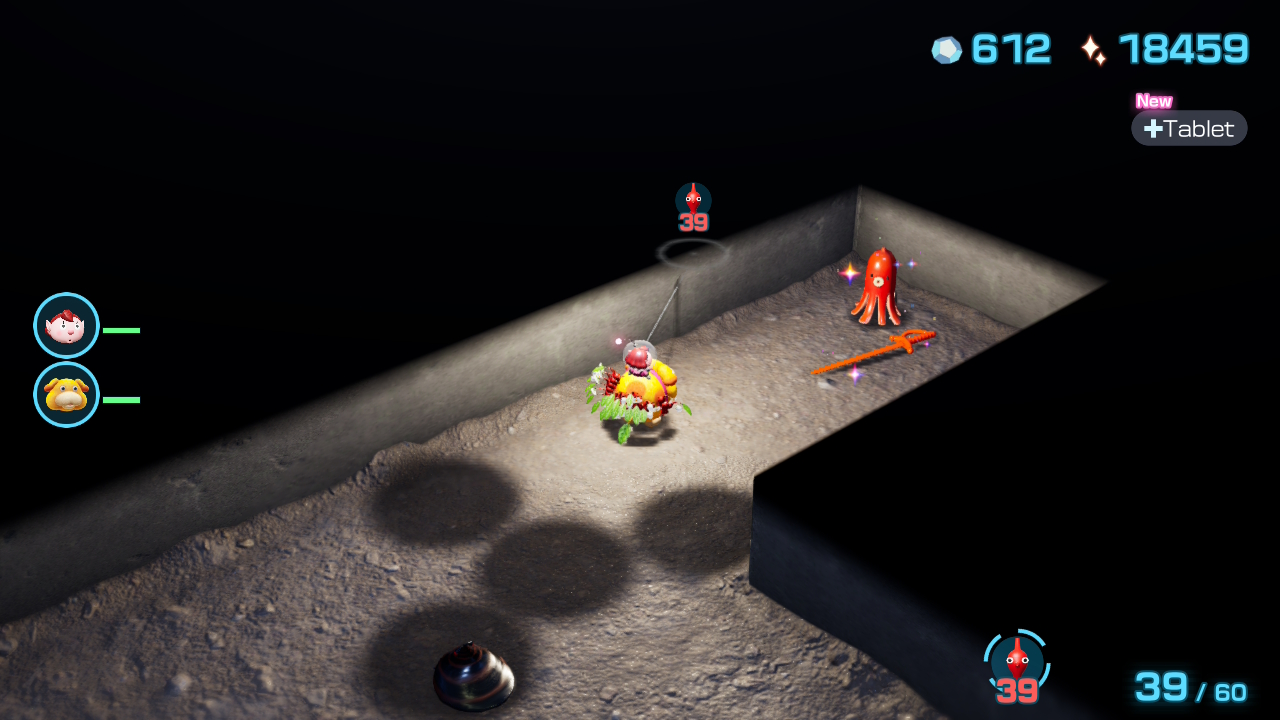Select the red-haired captain portrait
The width and height of the screenshot is (1280, 720).
tap(66, 325)
